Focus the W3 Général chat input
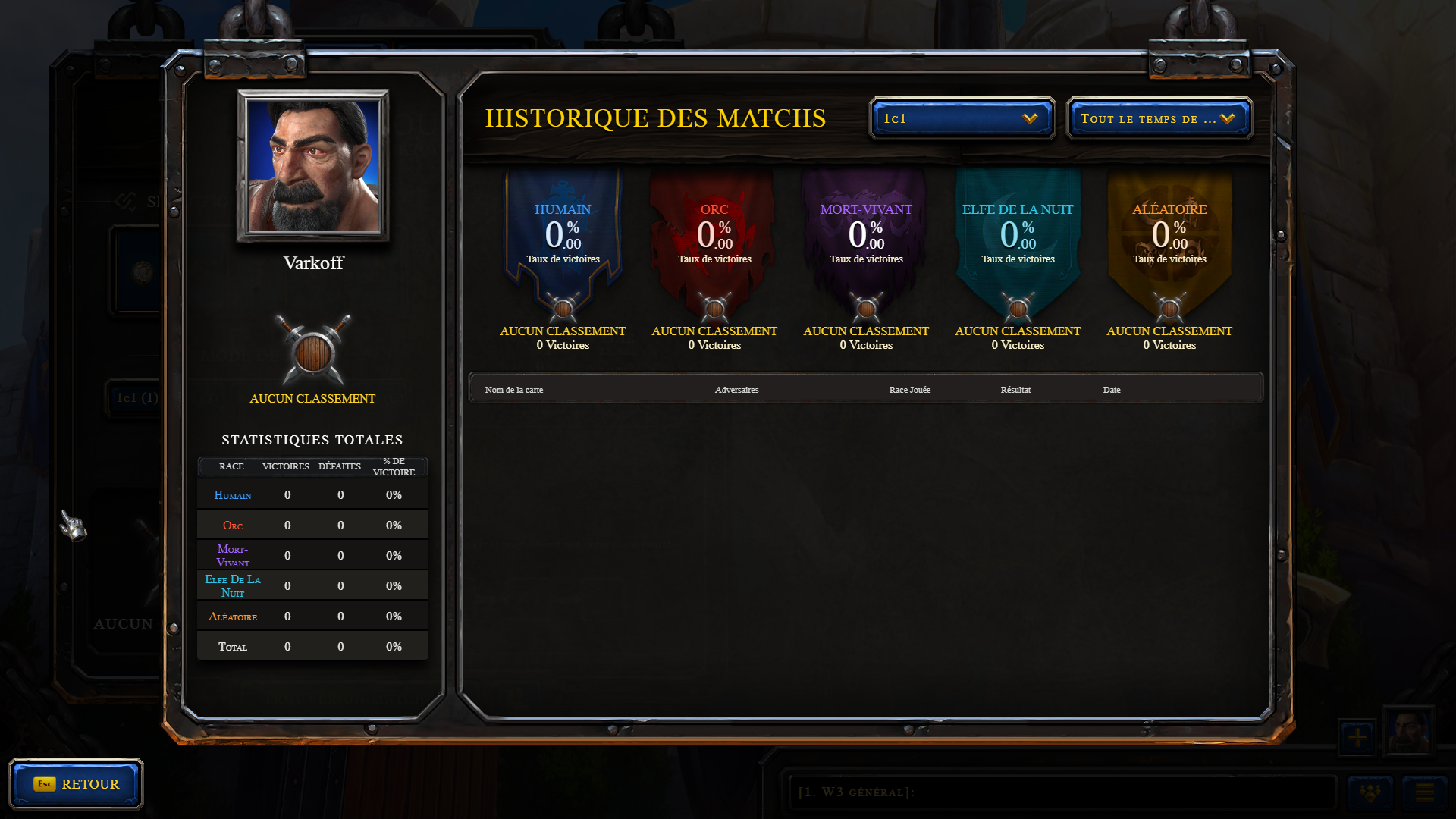This screenshot has height=819, width=1456. [1062, 792]
